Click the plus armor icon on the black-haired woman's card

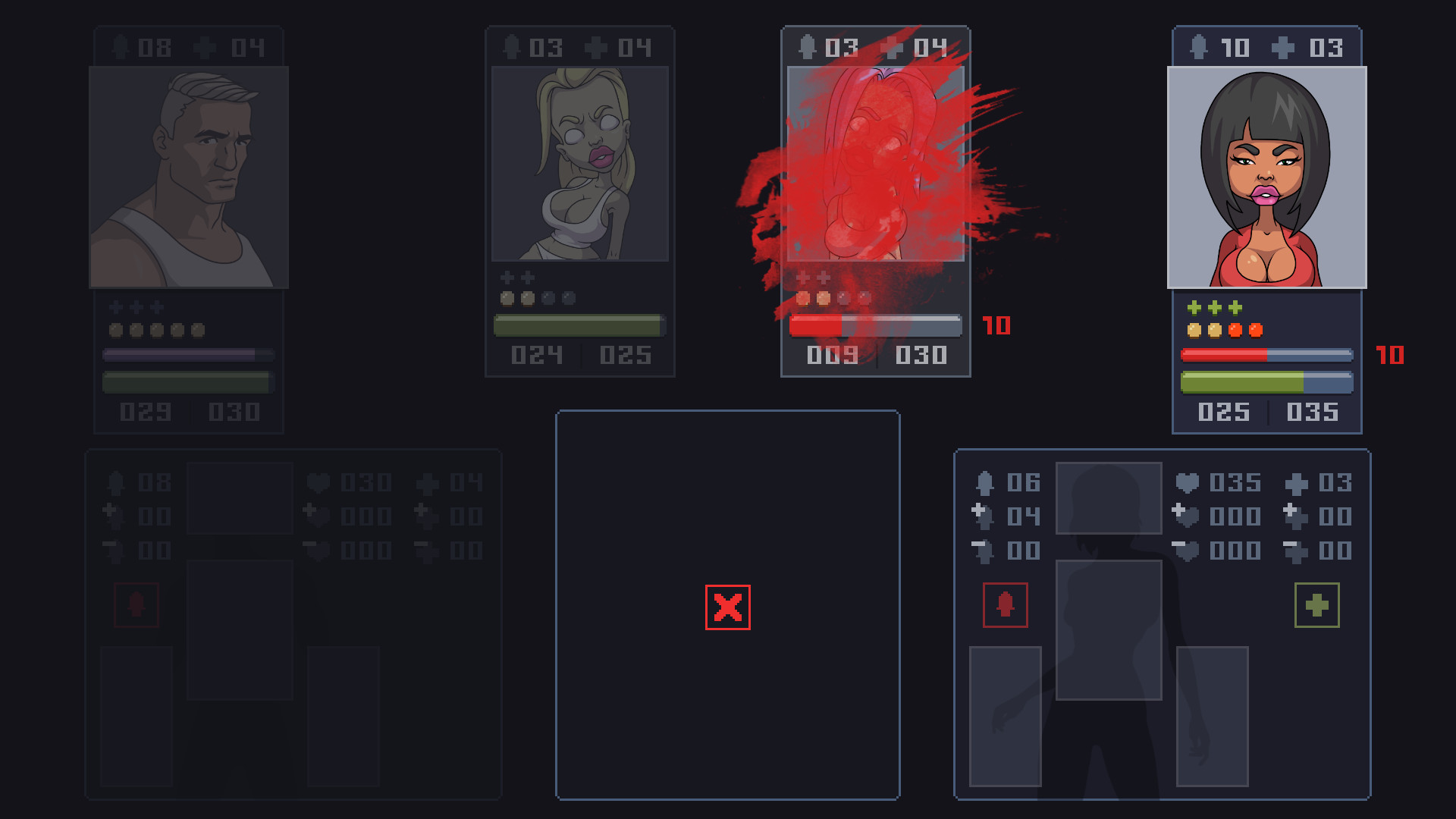pyautogui.click(x=1282, y=47)
